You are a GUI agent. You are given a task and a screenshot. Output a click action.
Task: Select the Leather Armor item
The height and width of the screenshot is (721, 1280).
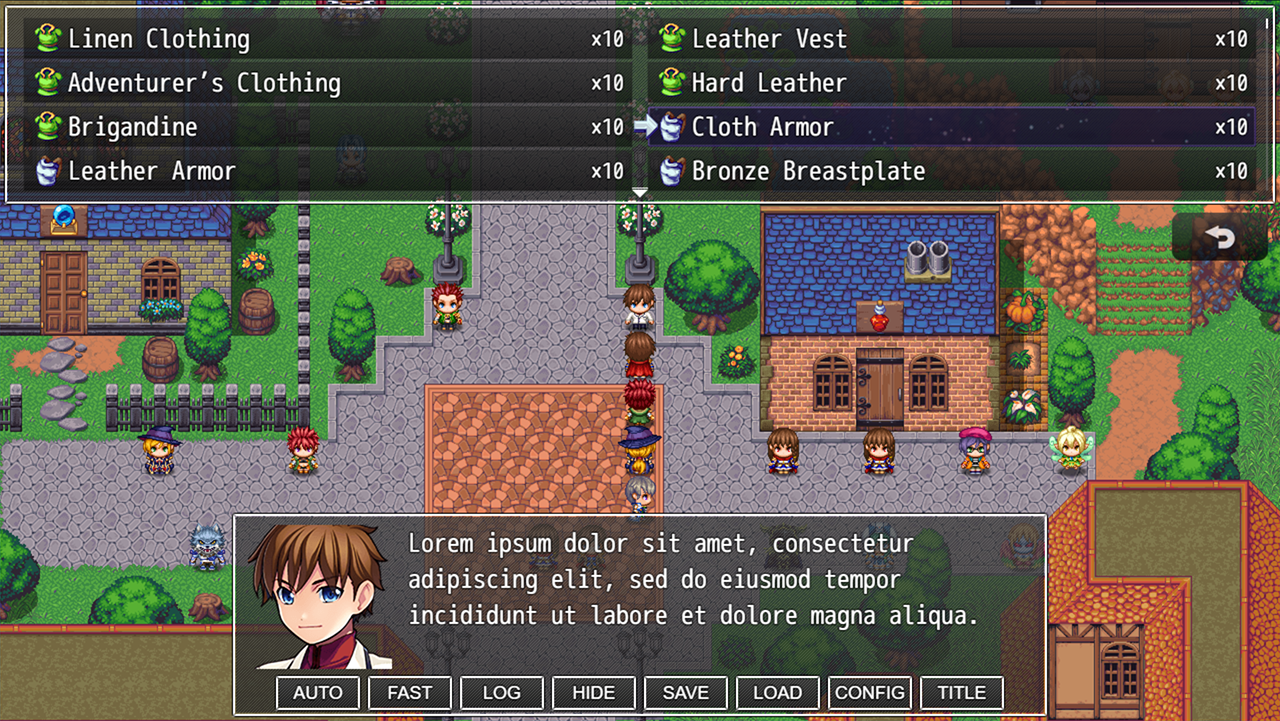[320, 171]
